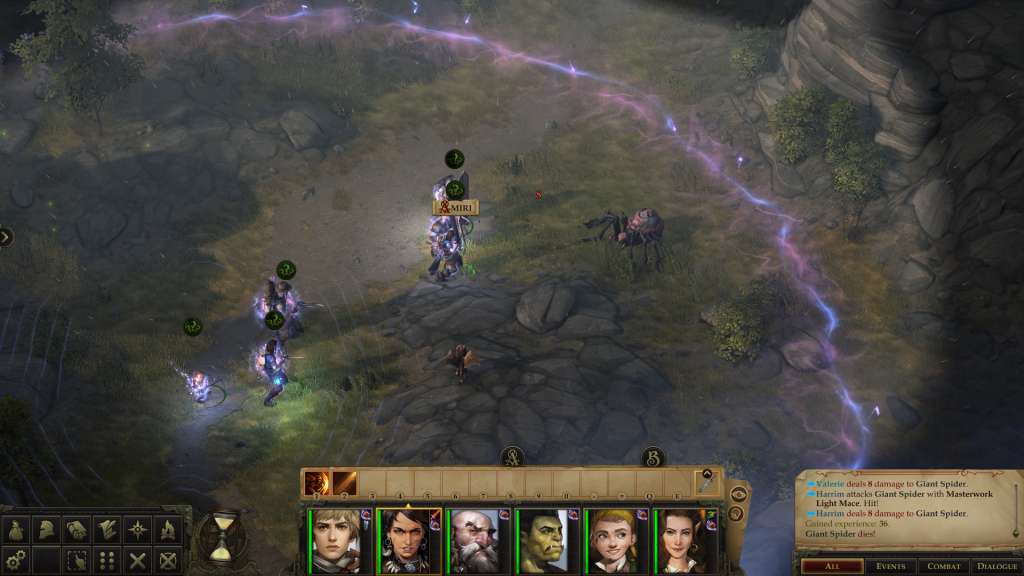The image size is (1024, 576).
Task: Click the circled X hold icon
Action: [x=167, y=560]
